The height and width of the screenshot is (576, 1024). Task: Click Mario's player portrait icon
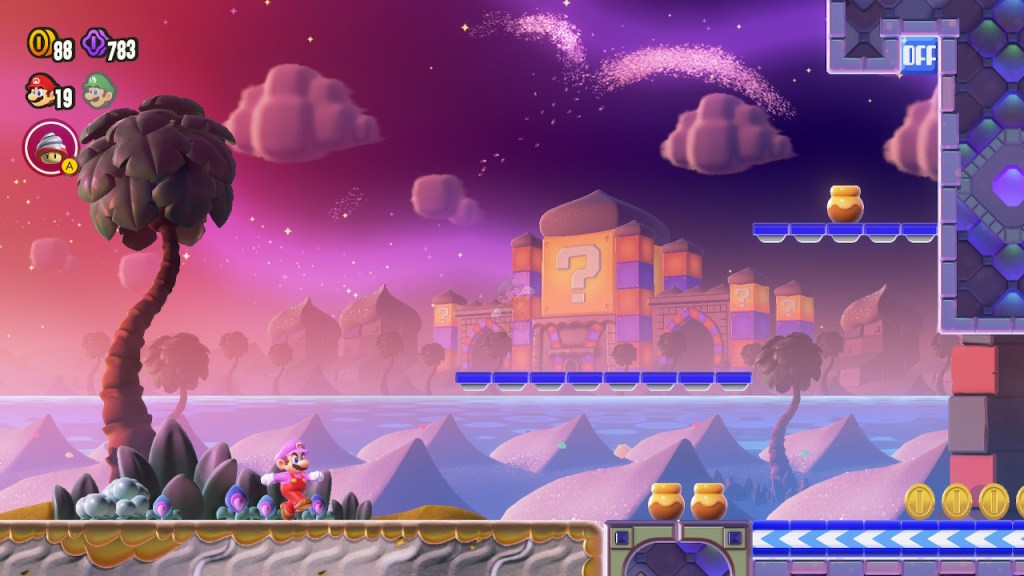click(x=39, y=94)
